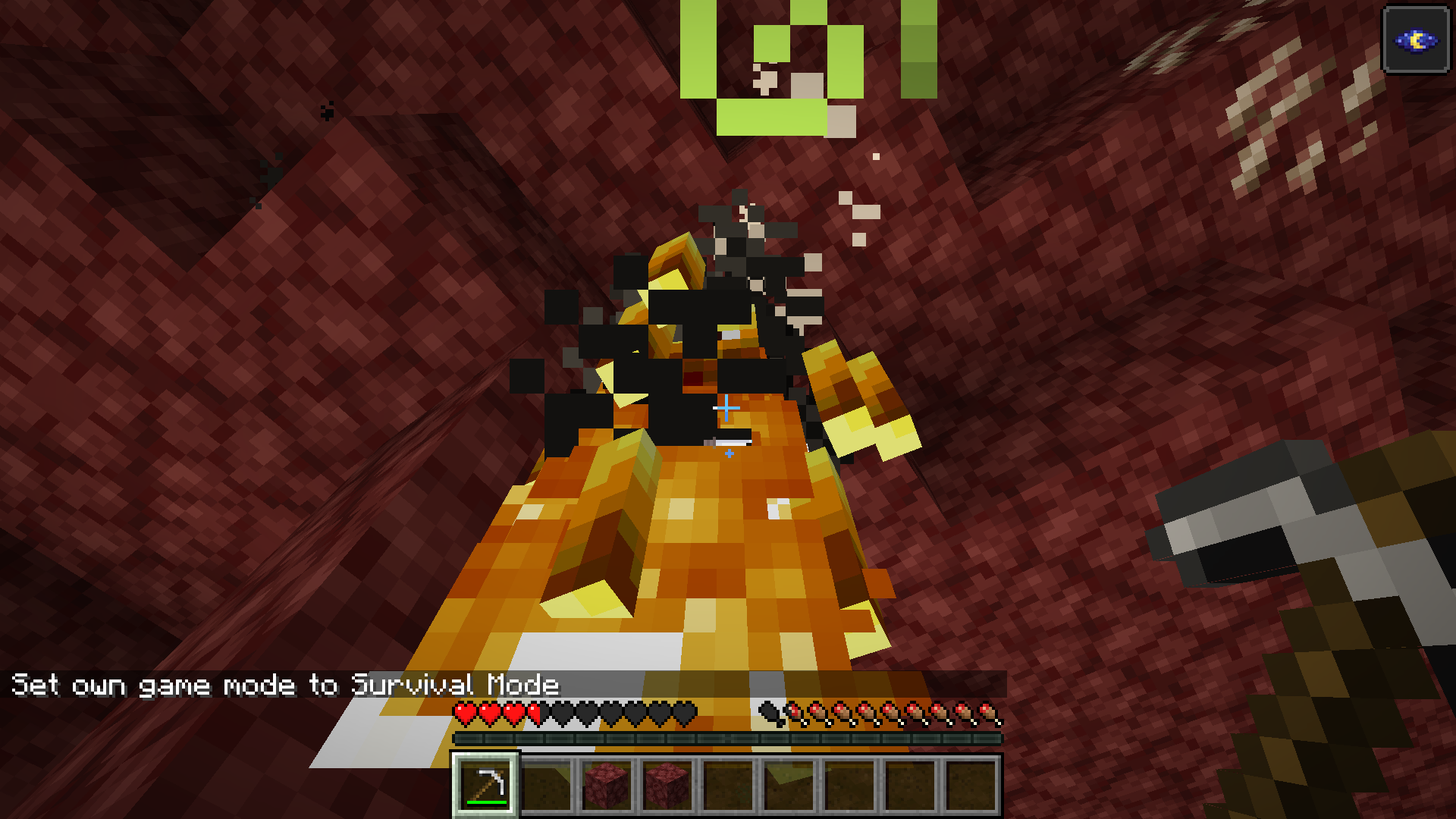
Task: Select the empty second hotbar slot
Action: pyautogui.click(x=548, y=785)
